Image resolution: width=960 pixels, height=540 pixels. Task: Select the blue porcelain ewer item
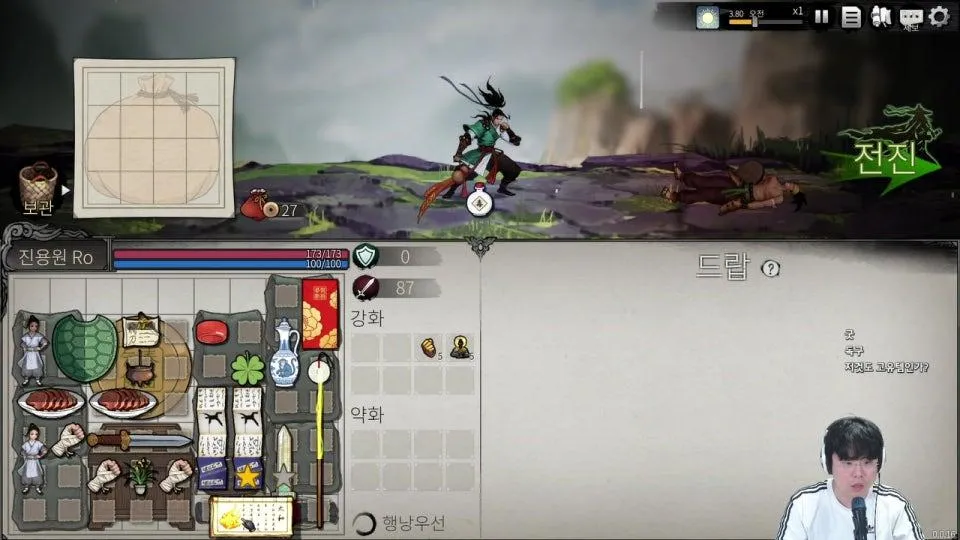285,352
